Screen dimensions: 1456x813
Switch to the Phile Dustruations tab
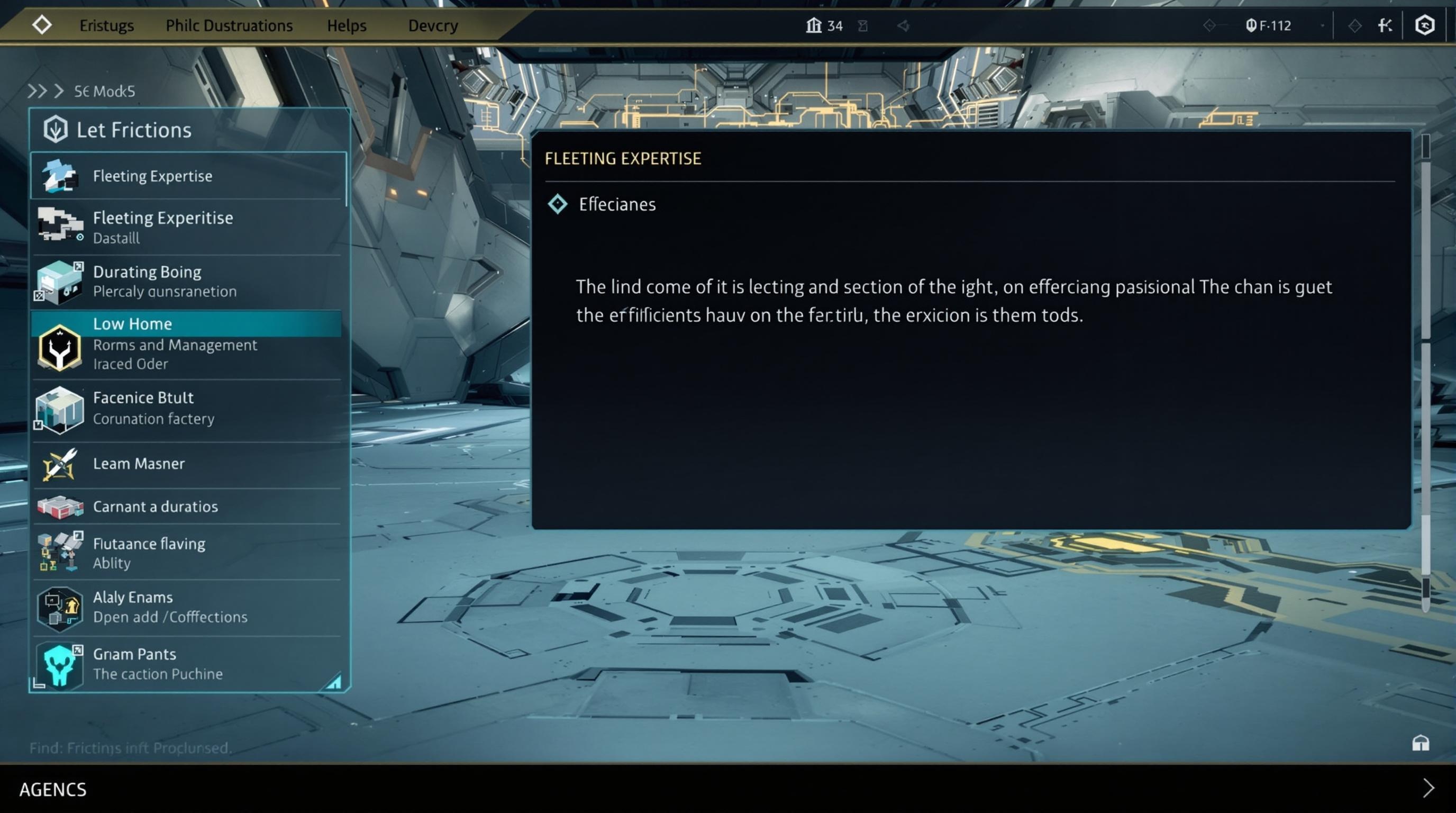click(229, 25)
